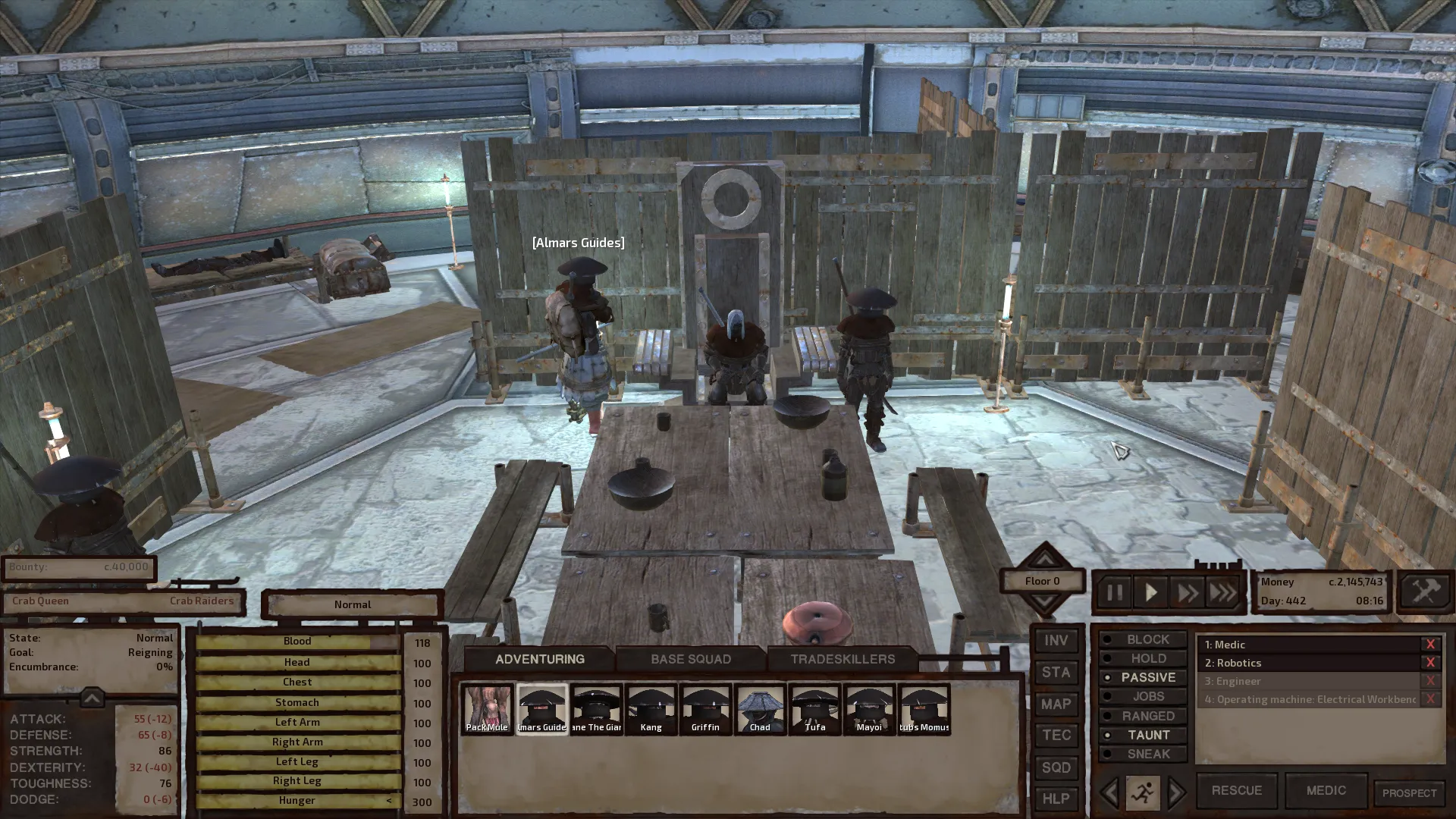1456x819 pixels.
Task: Remove the Medic job from the list
Action: pyautogui.click(x=1430, y=645)
